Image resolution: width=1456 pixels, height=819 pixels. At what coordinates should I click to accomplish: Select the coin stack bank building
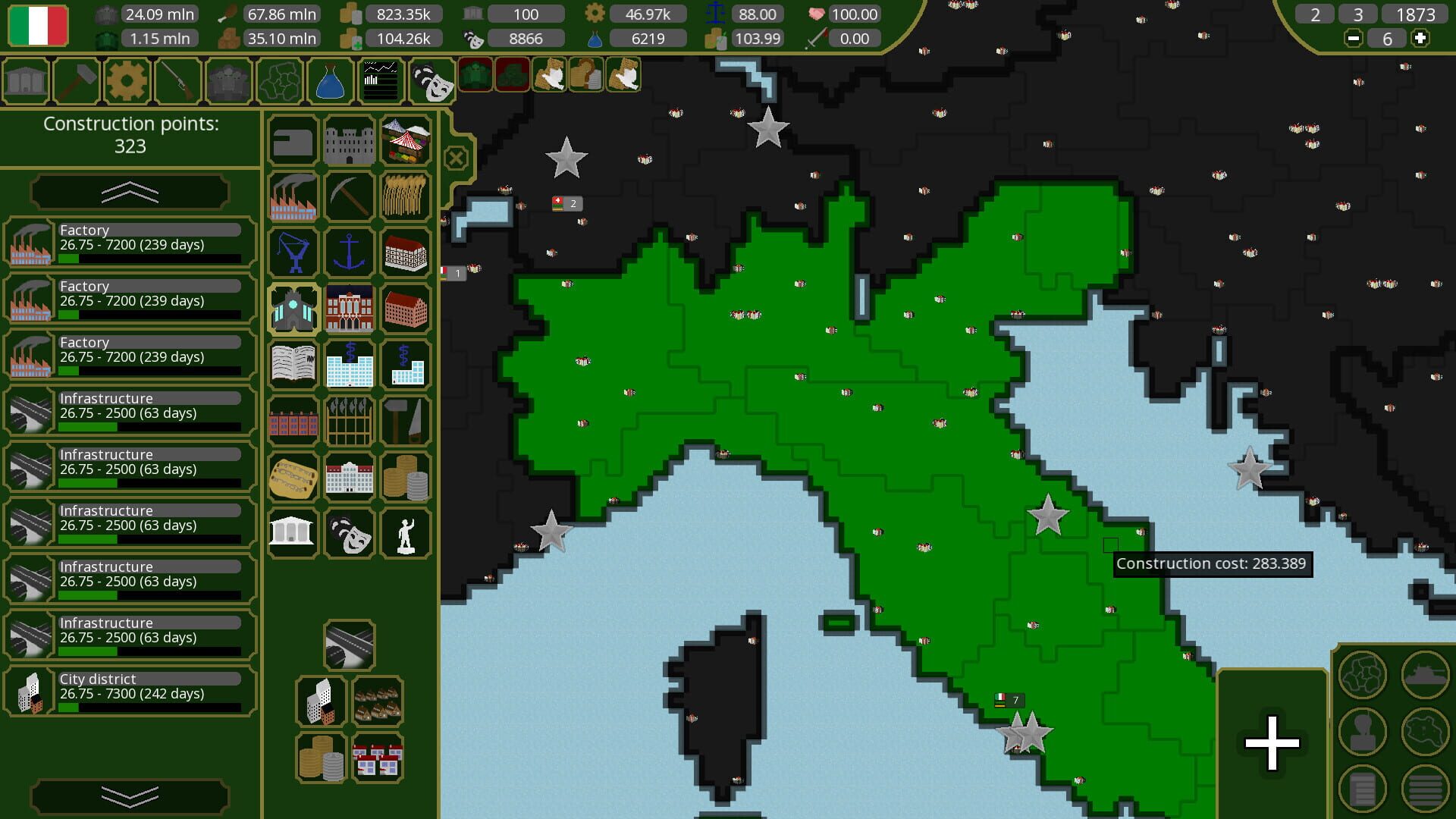tap(406, 477)
